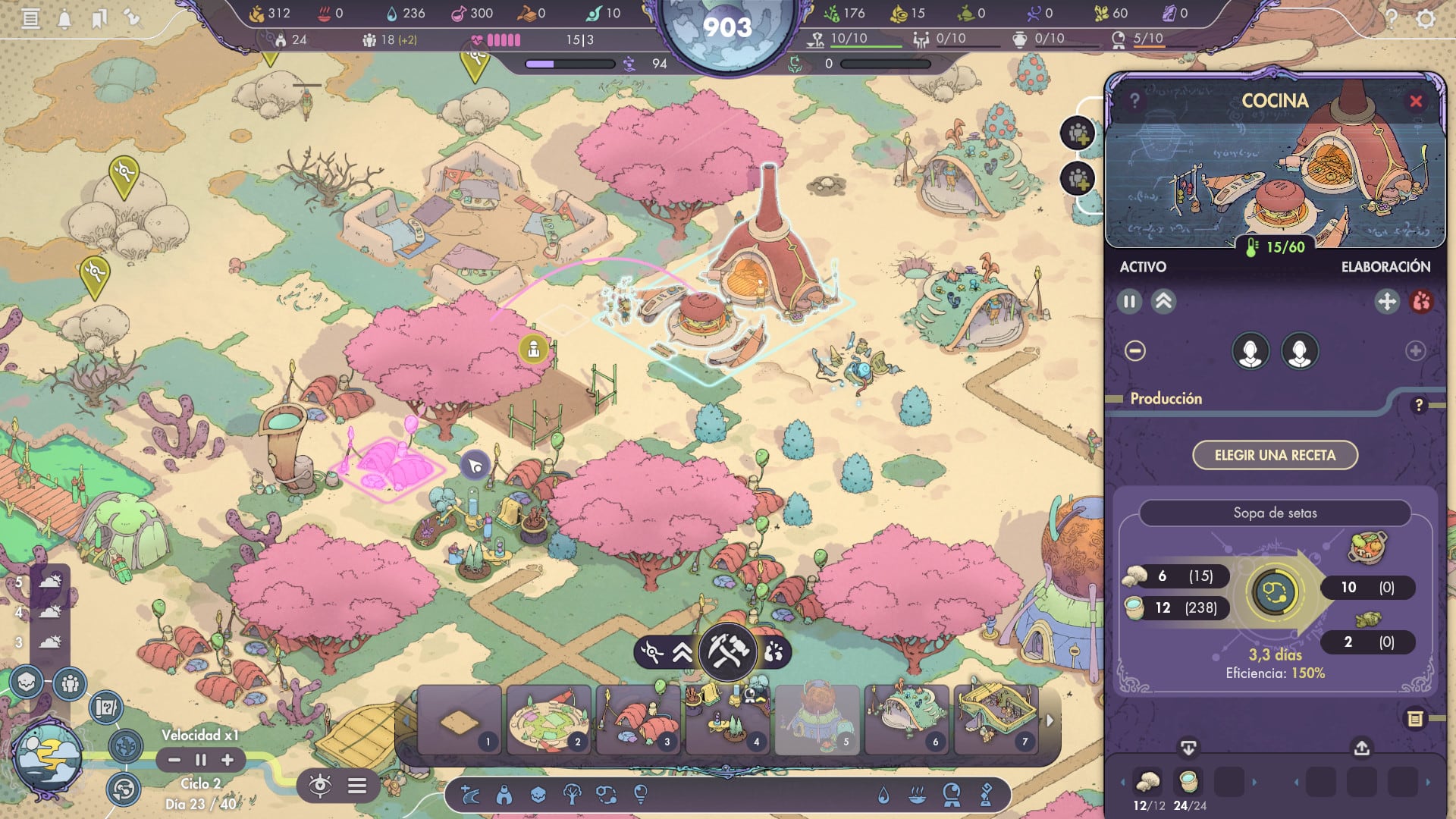
Task: Open the gear settings menu
Action: coord(1426,18)
